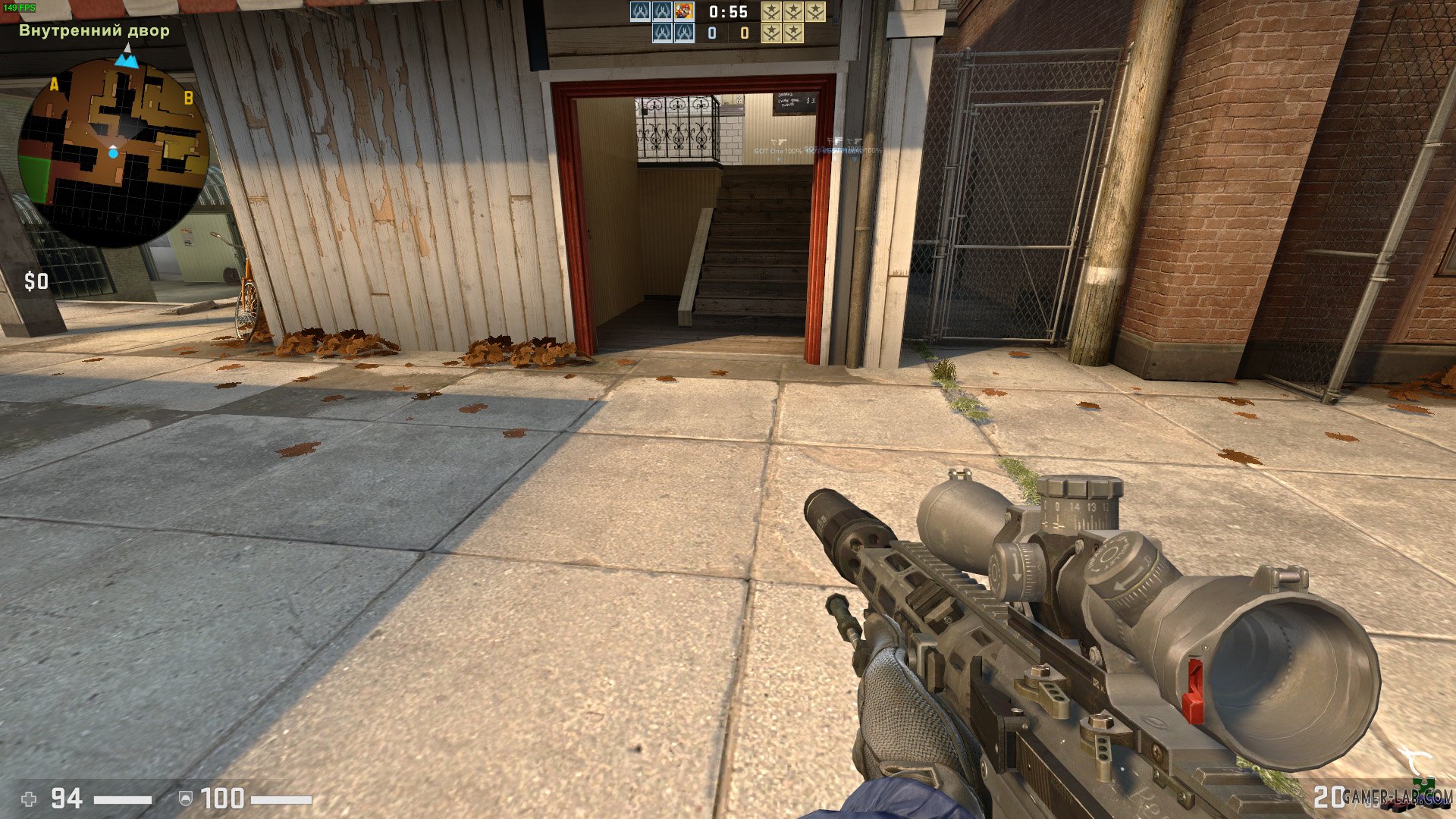1456x819 pixels.
Task: Click the white player direction dot on the radar
Action: tap(114, 151)
